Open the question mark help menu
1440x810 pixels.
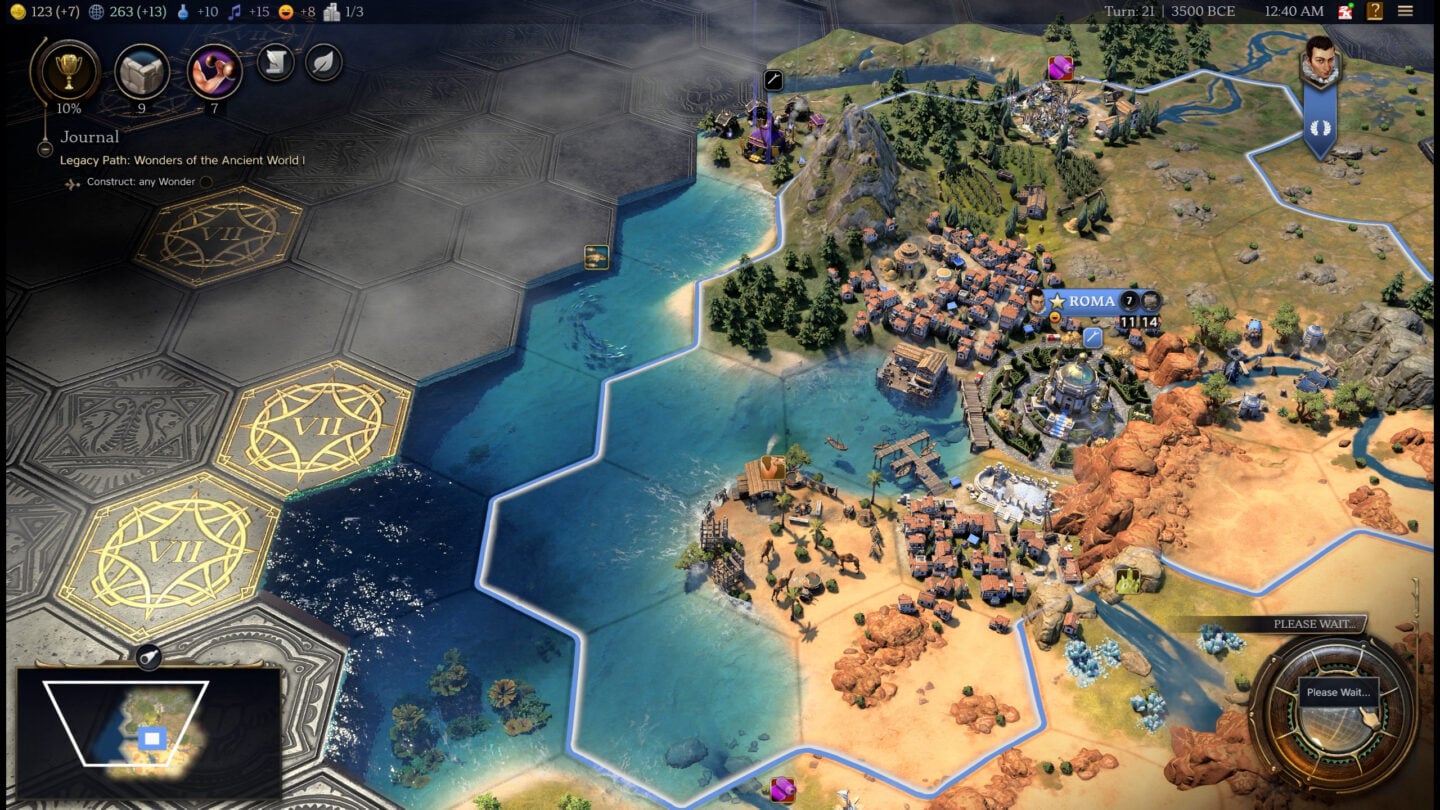tap(1375, 11)
